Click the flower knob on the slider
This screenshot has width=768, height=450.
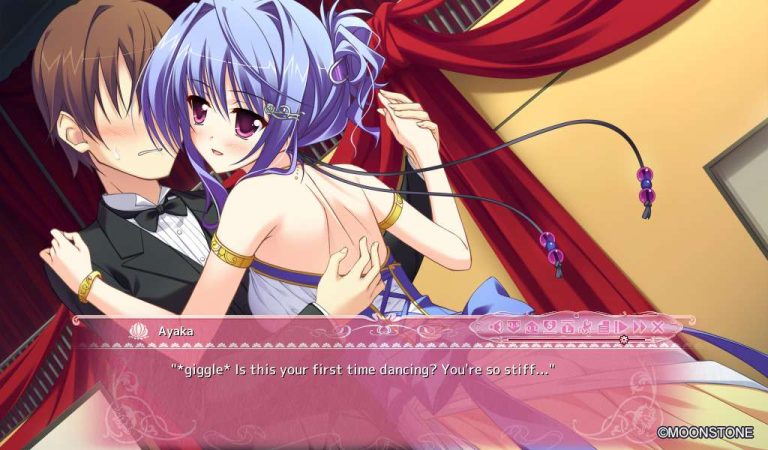tap(624, 339)
